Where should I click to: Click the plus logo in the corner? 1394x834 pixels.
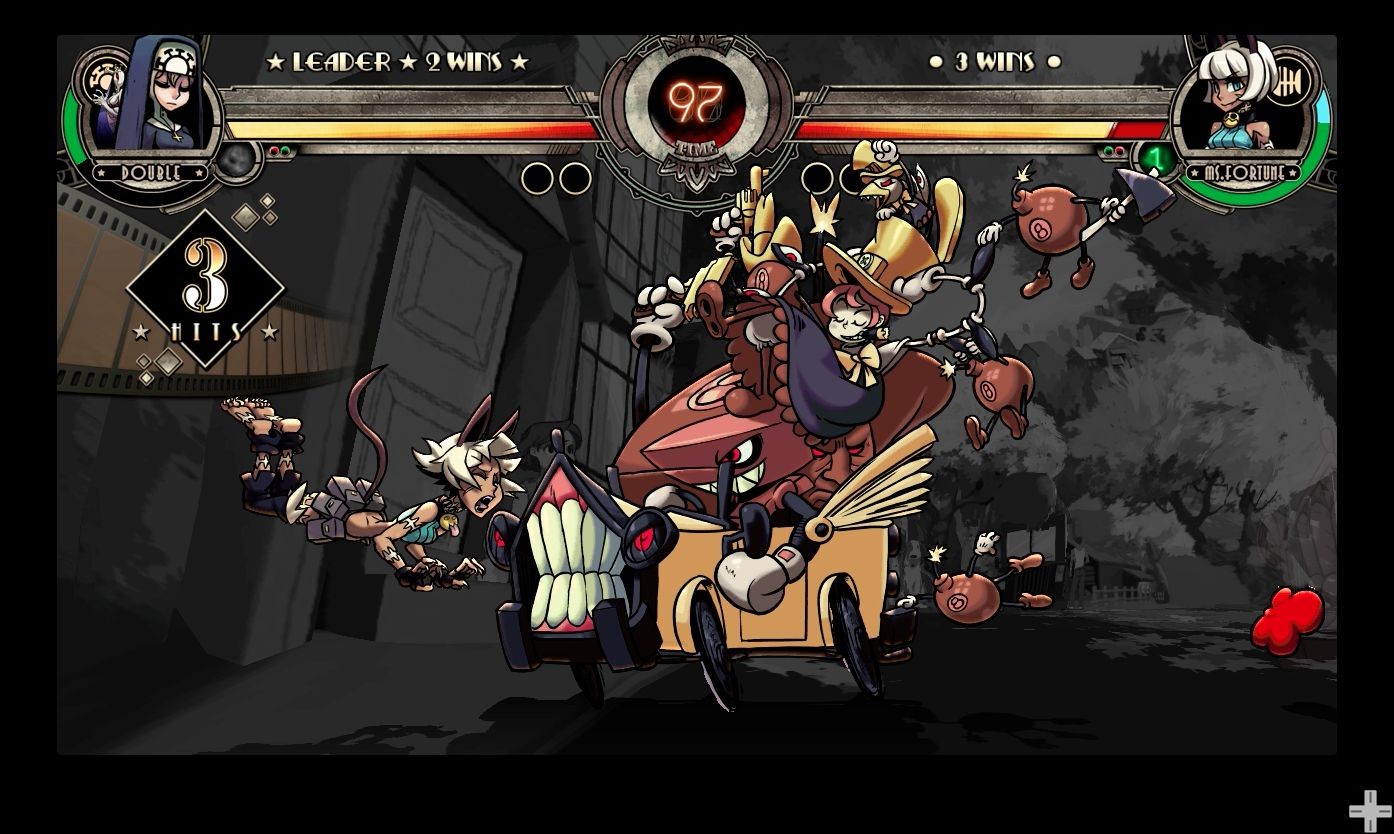(x=1368, y=810)
